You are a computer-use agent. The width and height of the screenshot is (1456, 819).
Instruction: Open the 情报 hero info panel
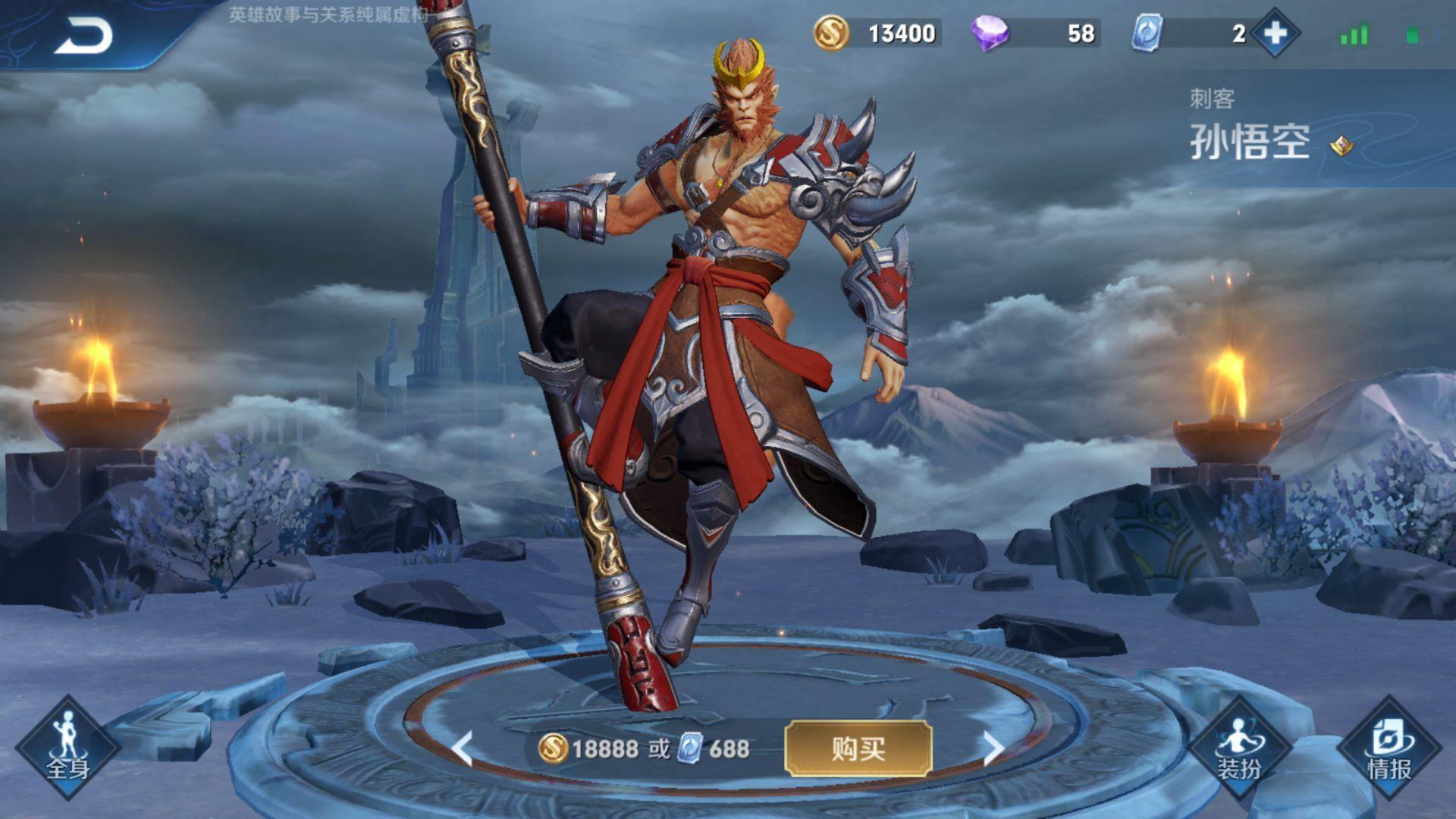point(1389,748)
